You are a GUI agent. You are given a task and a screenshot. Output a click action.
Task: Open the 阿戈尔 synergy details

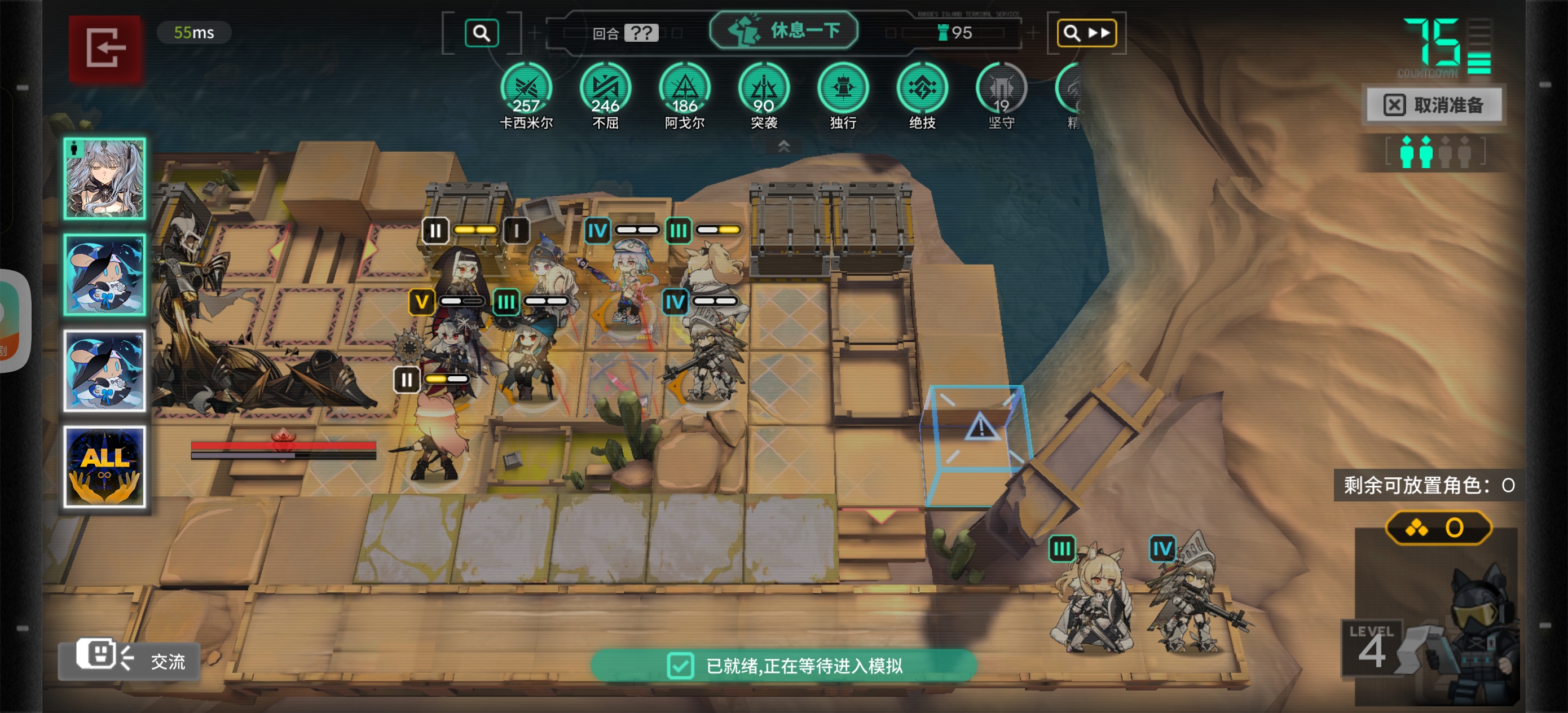(x=684, y=89)
